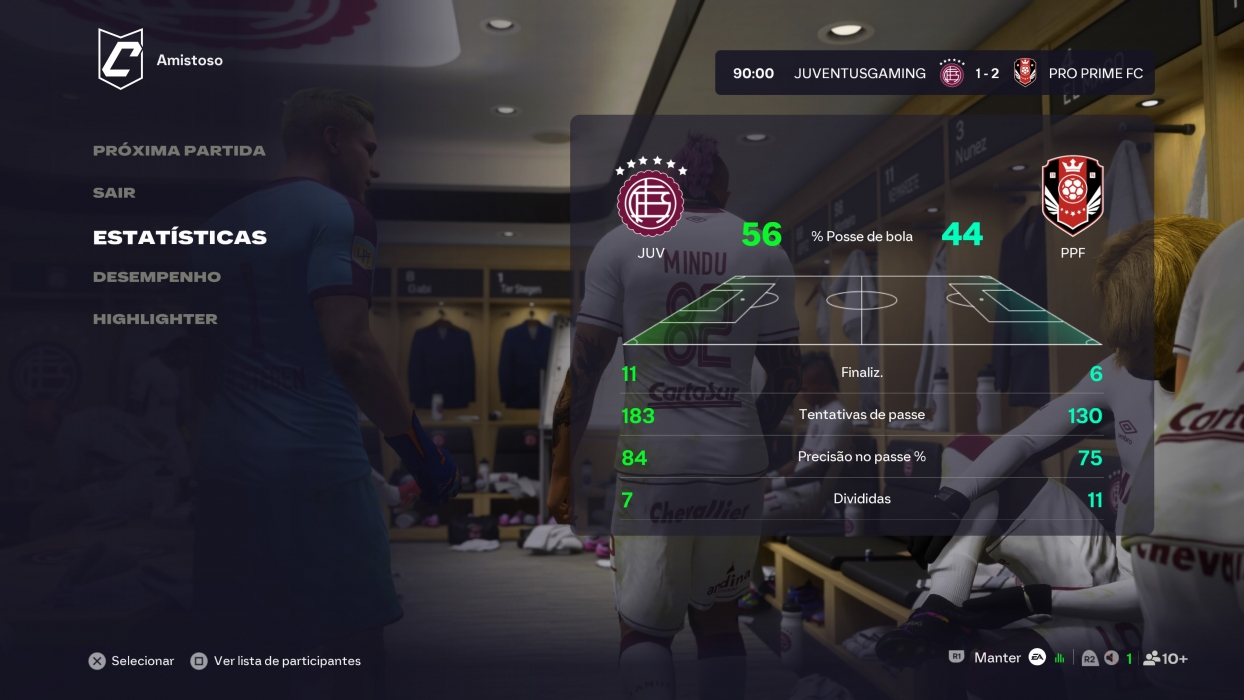Image resolution: width=1244 pixels, height=700 pixels.
Task: Choose the Sair menu option
Action: (114, 193)
